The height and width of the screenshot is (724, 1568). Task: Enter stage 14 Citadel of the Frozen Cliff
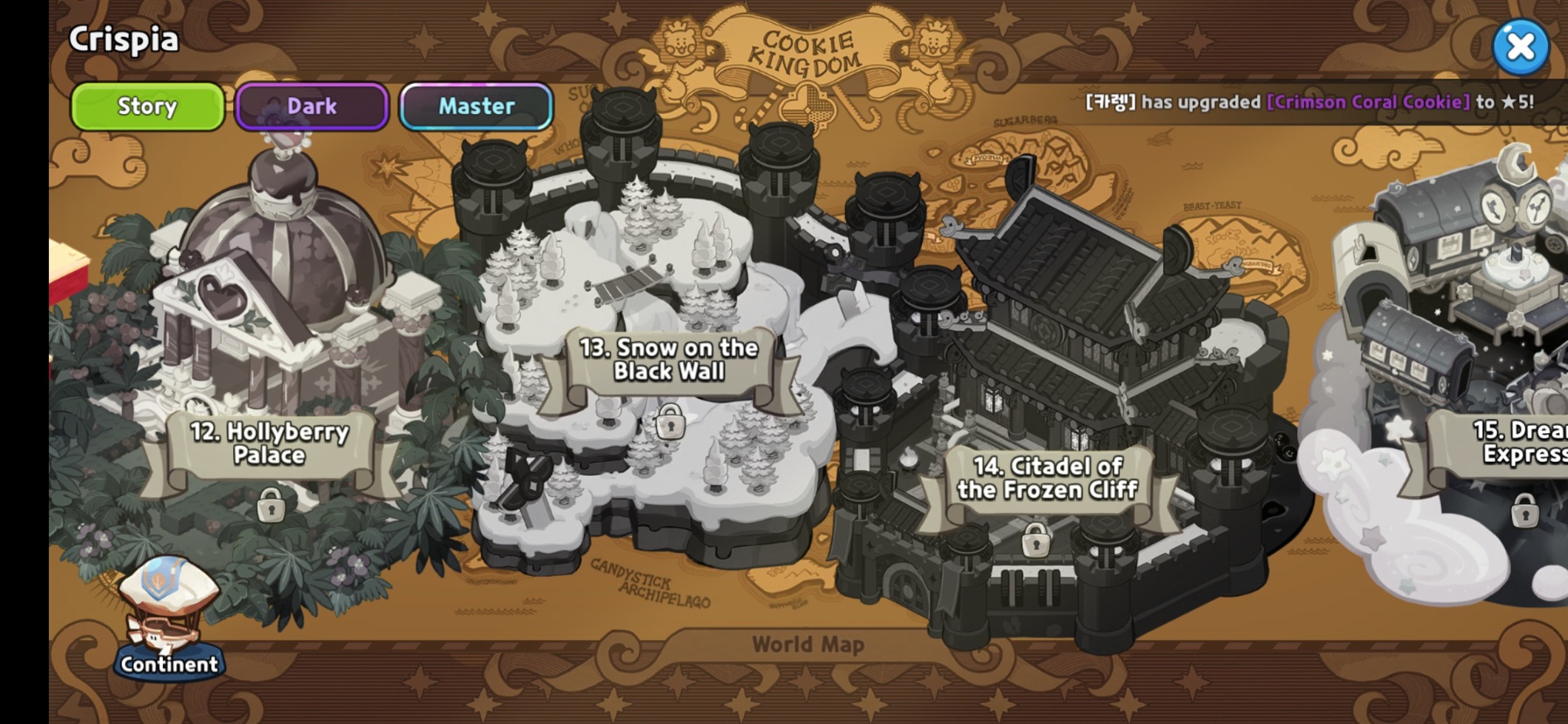point(1047,478)
